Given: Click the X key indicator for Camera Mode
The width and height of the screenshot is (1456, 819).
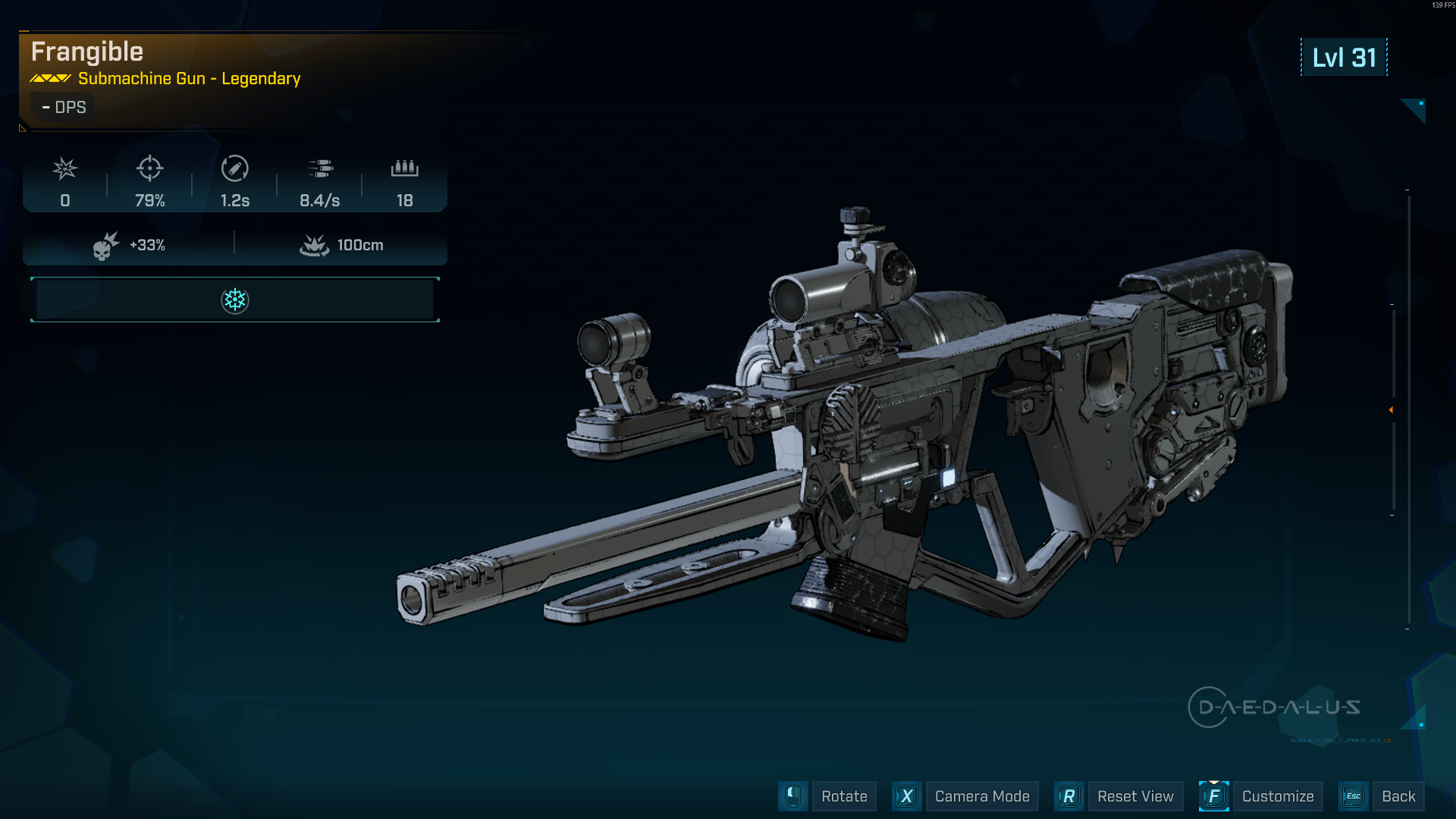Looking at the screenshot, I should pos(907,796).
